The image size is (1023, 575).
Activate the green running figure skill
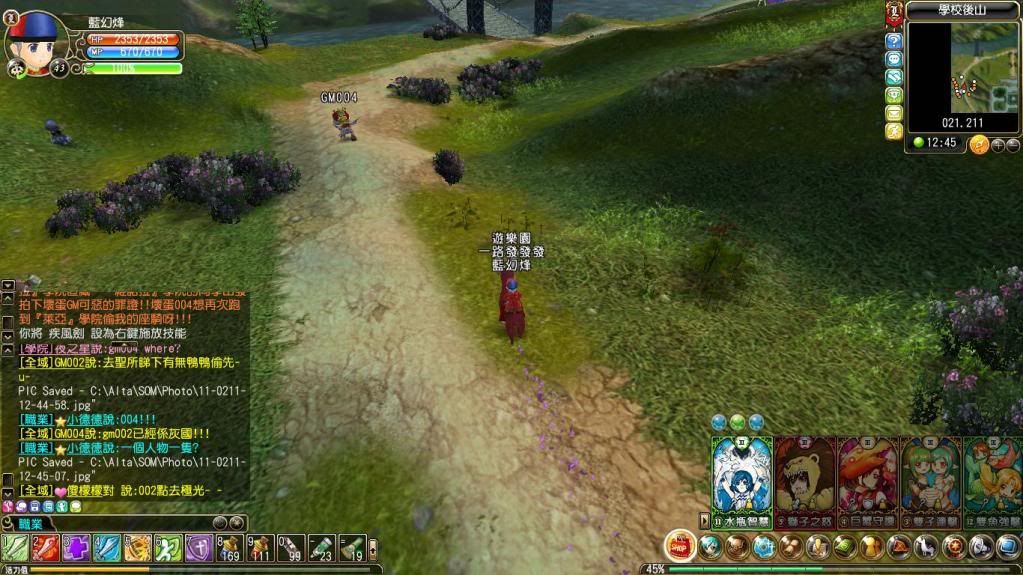pos(169,547)
